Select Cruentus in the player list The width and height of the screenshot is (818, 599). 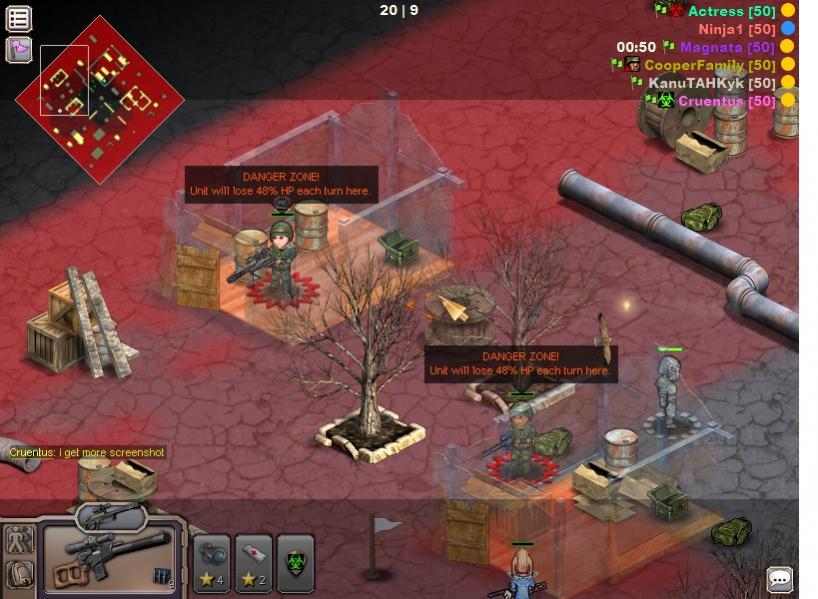pos(712,101)
